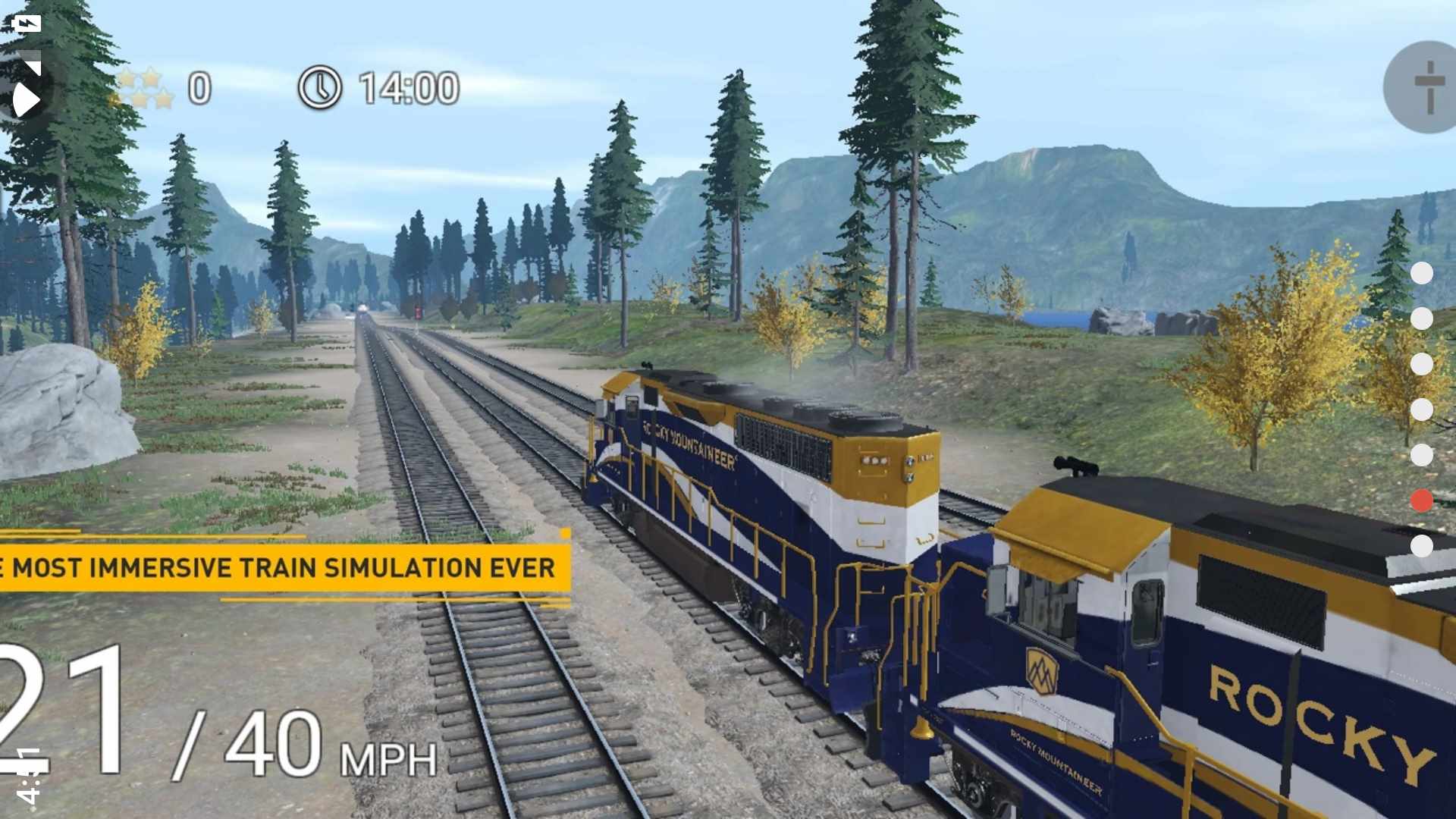
Task: Select the red highlighted page dot
Action: pos(1421,500)
